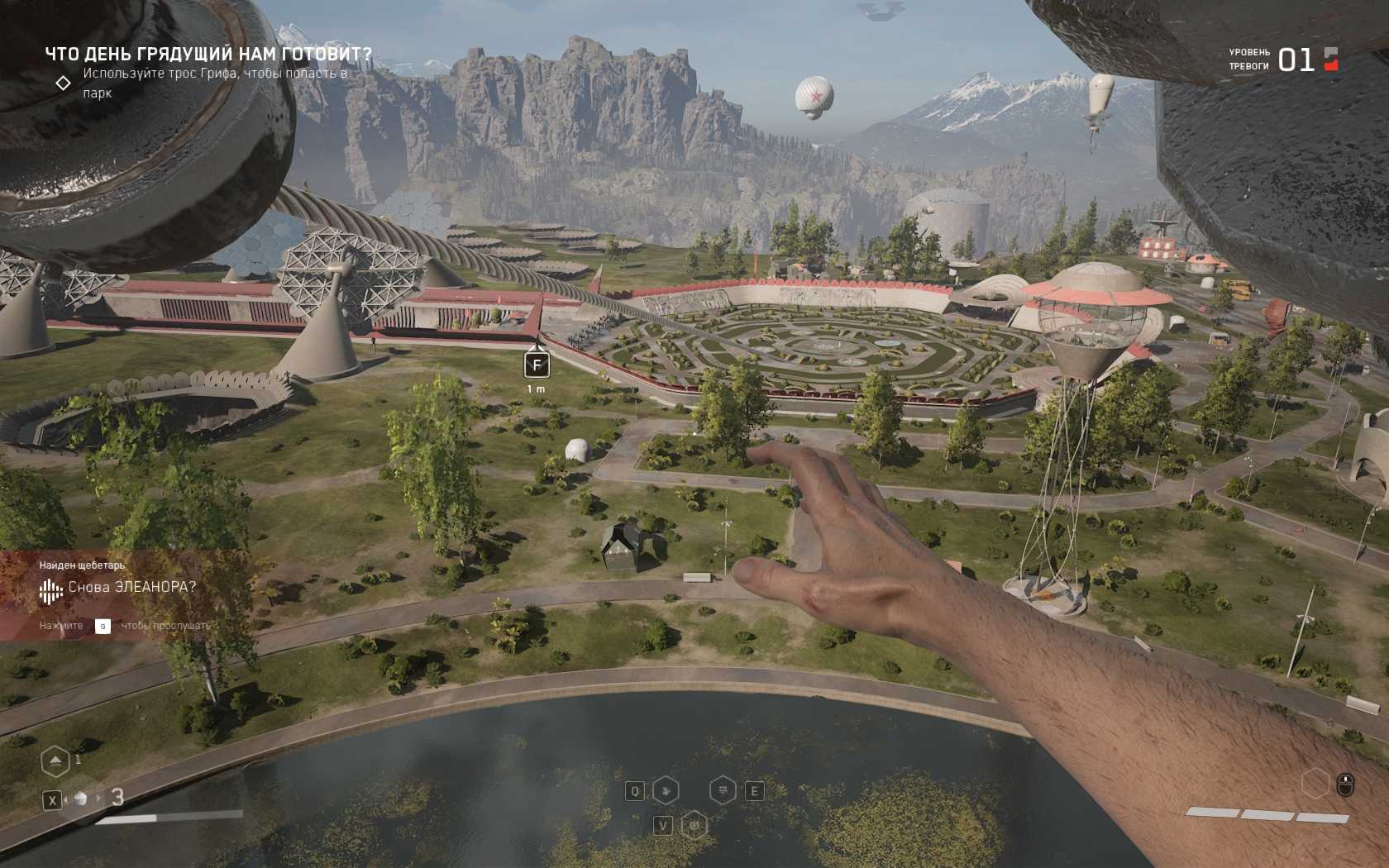This screenshot has height=868, width=1389.
Task: Click the diamond objective marker icon
Action: point(63,83)
